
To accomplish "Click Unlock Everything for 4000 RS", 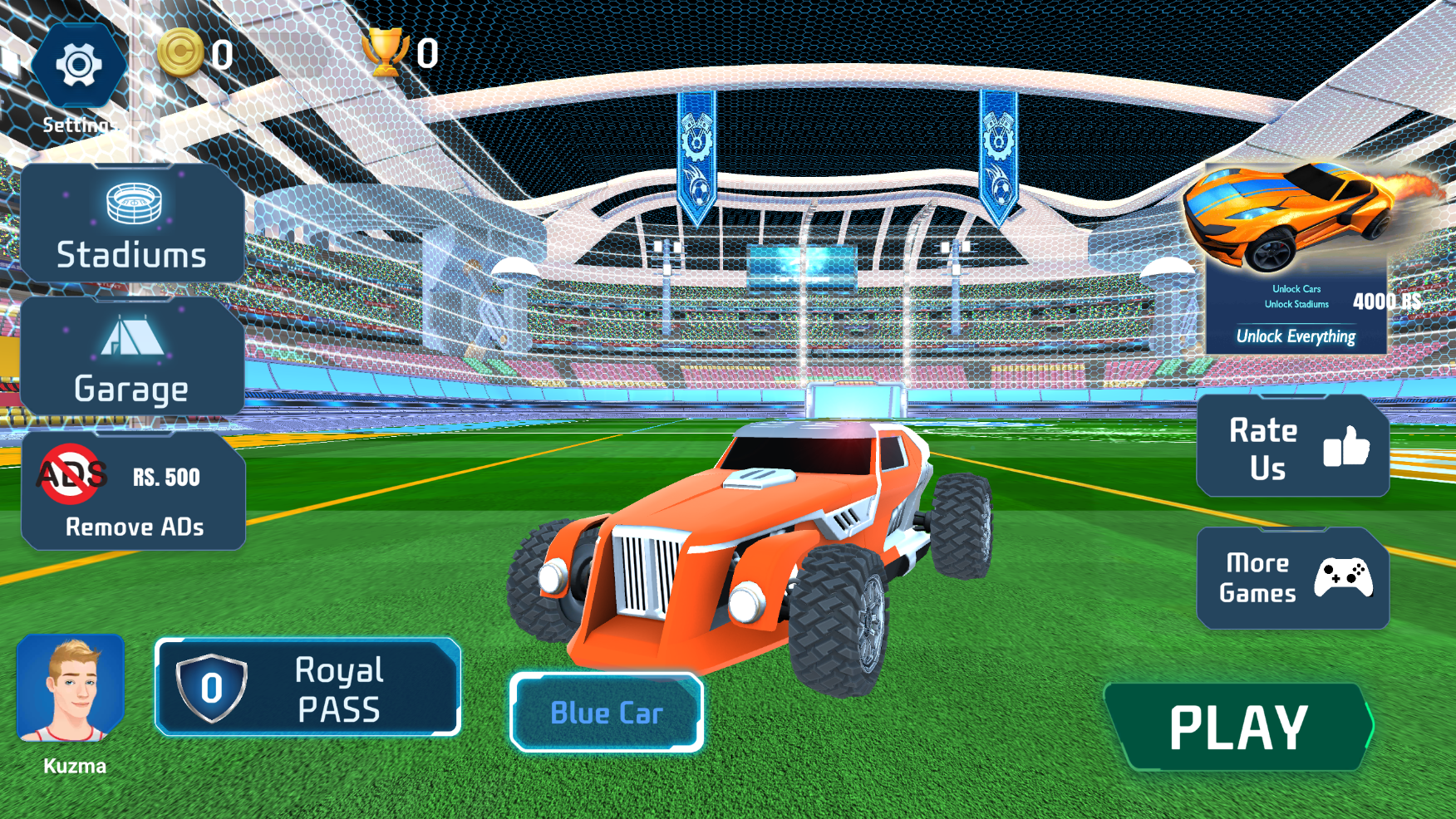I will (1296, 336).
